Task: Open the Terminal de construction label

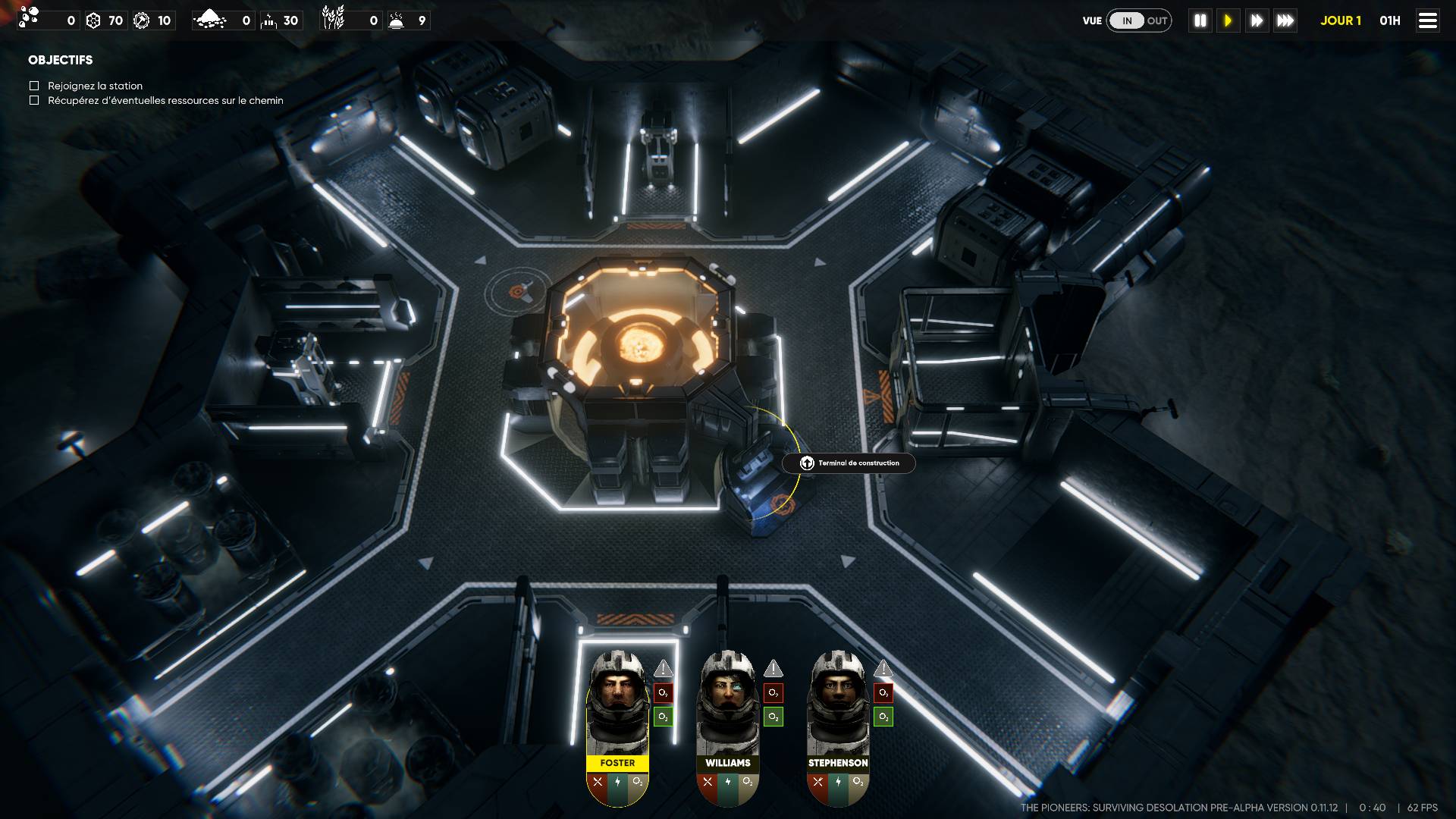Action: click(x=849, y=463)
